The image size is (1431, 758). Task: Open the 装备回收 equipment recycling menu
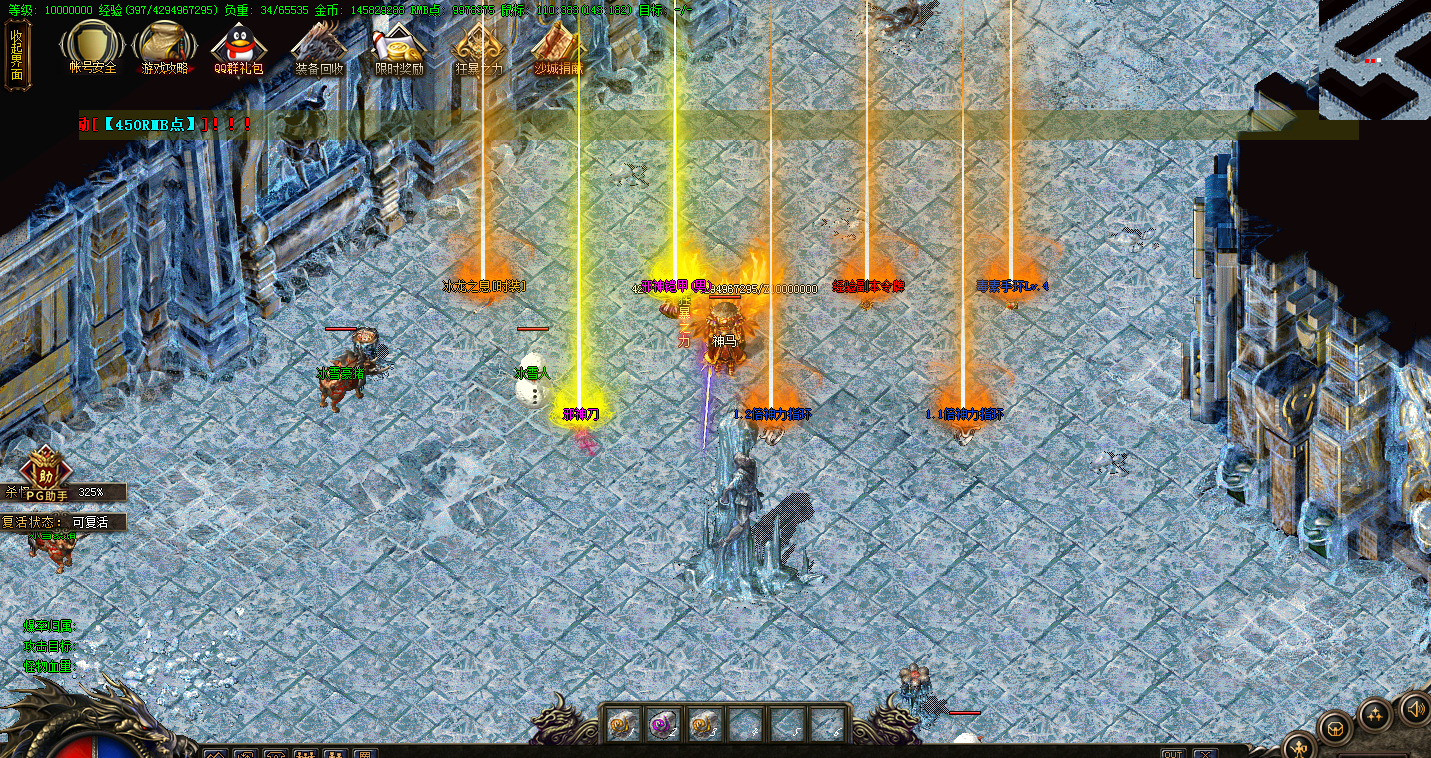coord(319,46)
